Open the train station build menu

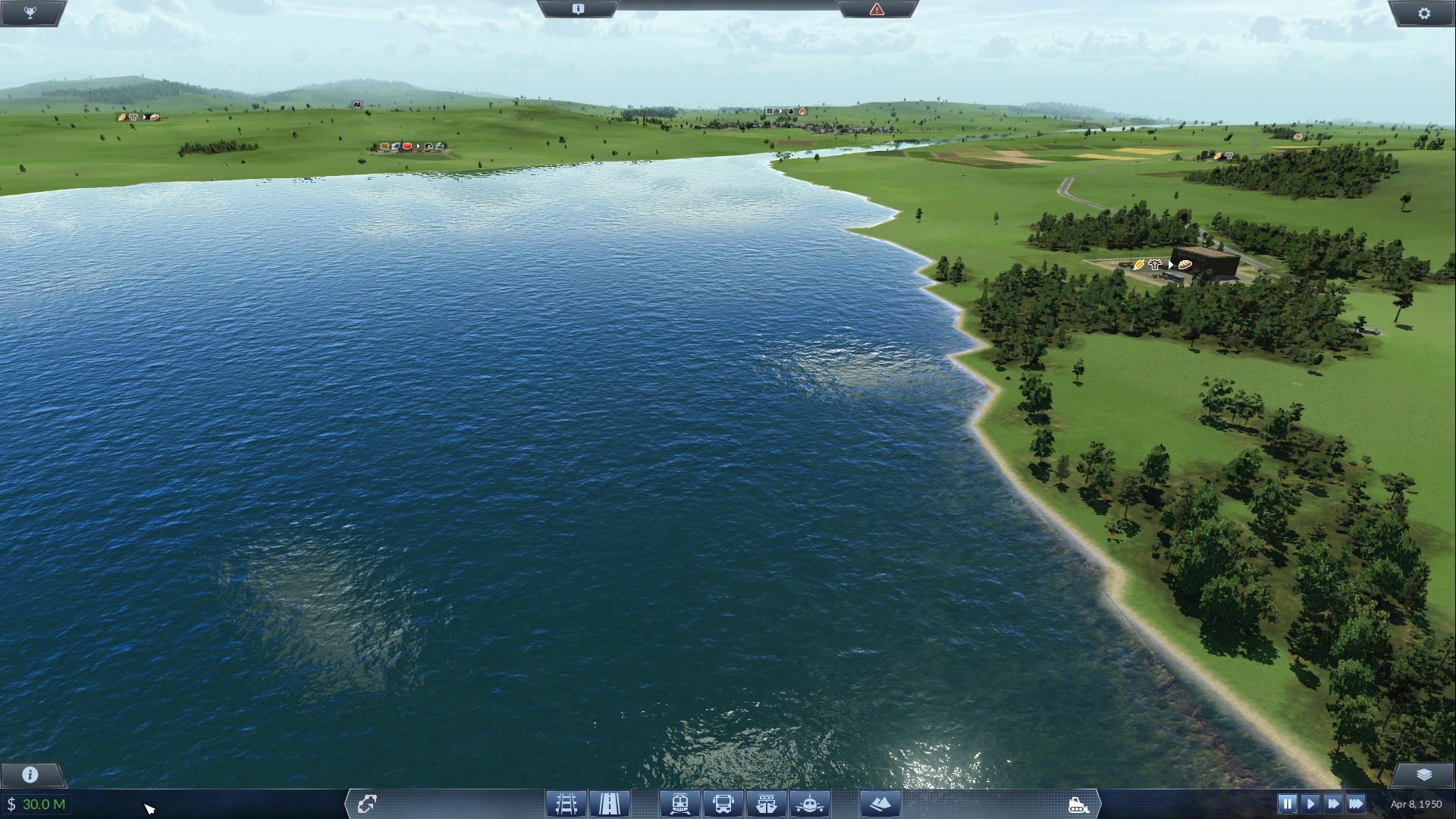679,803
